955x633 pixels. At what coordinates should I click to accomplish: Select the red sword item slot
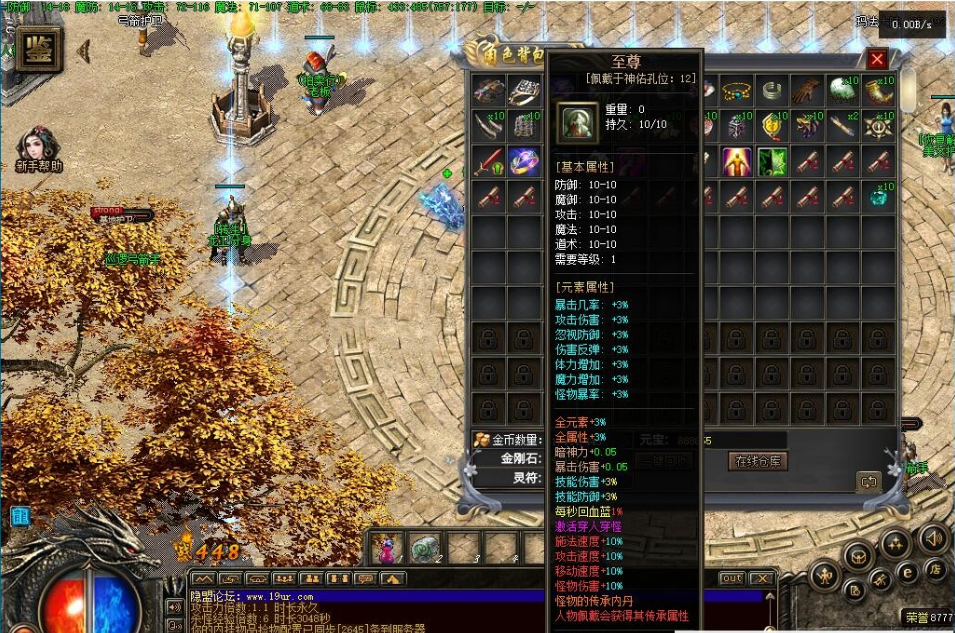490,160
